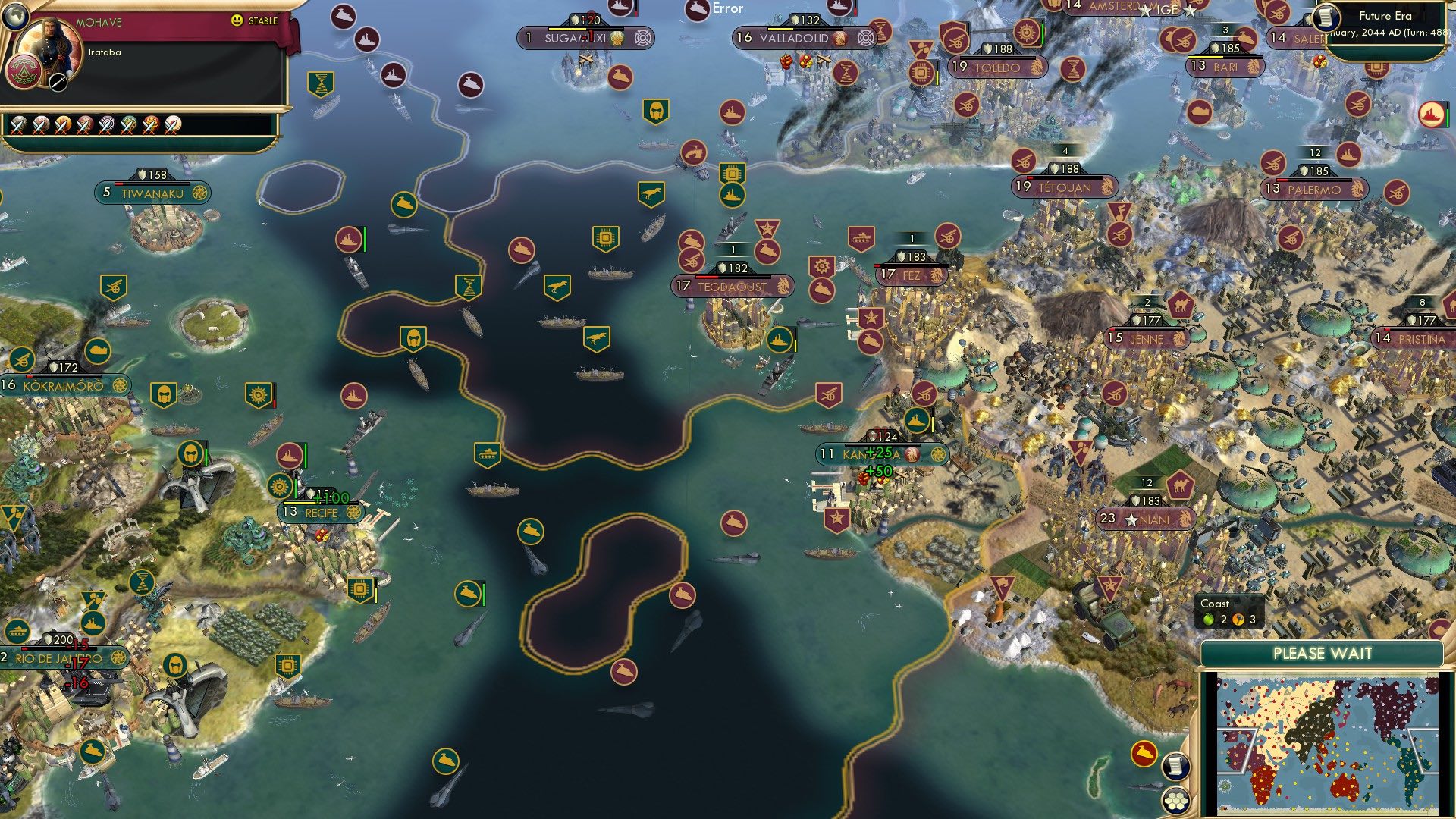Image resolution: width=1456 pixels, height=819 pixels.
Task: Select the Tiwanaku city banner
Action: coord(152,193)
